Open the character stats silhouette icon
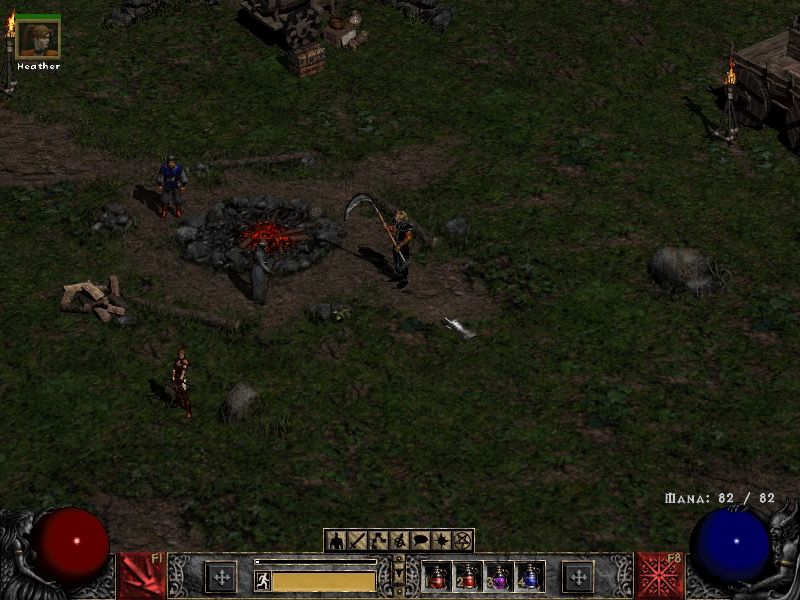This screenshot has height=600, width=800. pos(335,541)
